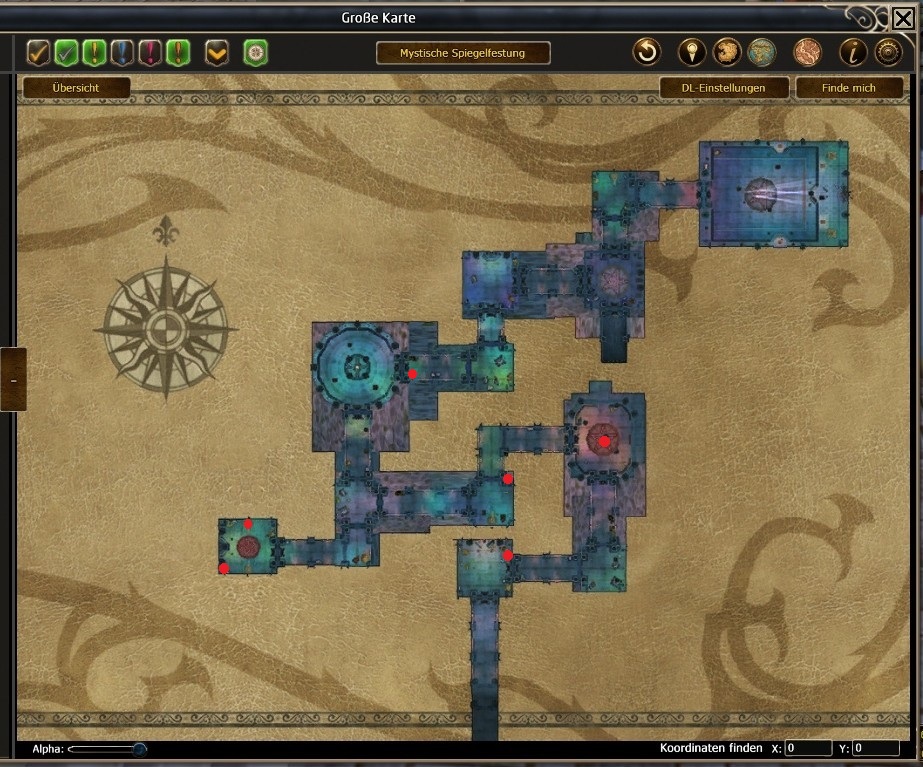Expand the orange chevron dropdown
923x767 pixels.
pos(217,52)
